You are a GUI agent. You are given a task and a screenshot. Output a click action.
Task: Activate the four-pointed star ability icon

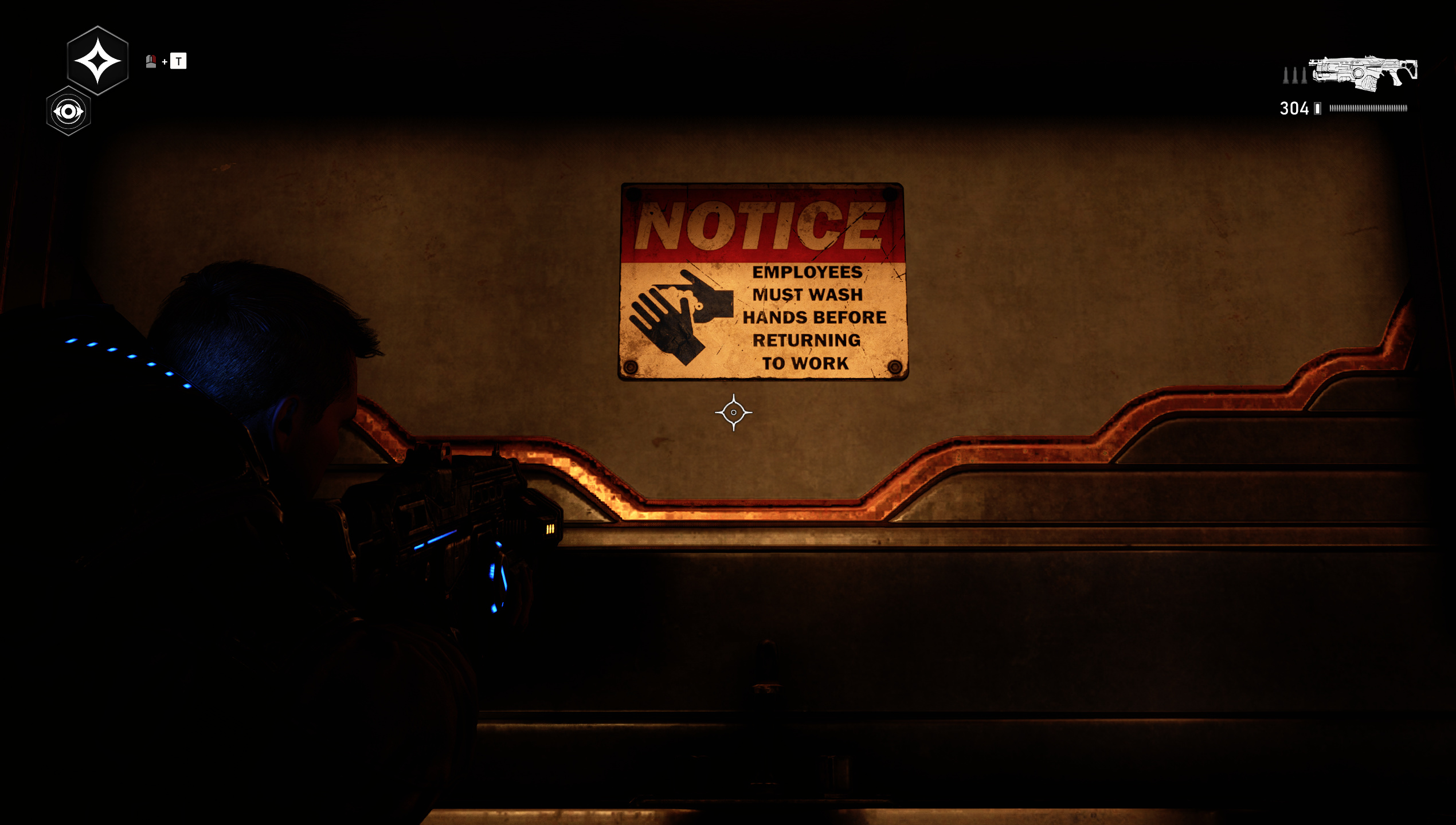tap(97, 61)
